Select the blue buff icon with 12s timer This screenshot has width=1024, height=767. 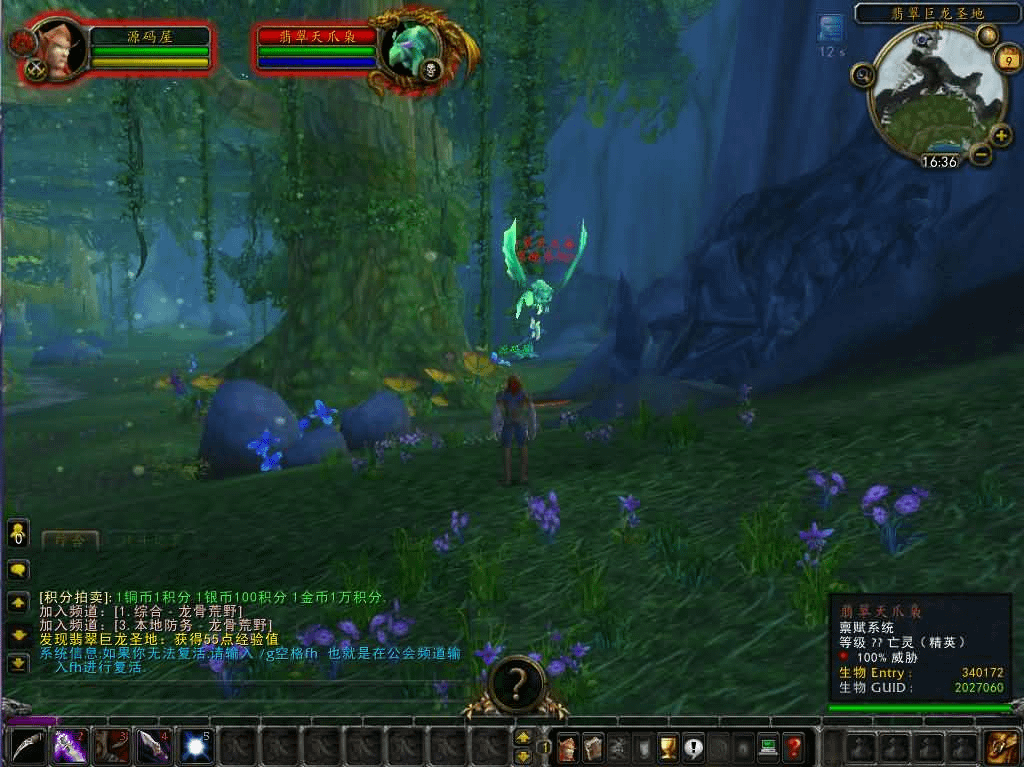coord(831,28)
